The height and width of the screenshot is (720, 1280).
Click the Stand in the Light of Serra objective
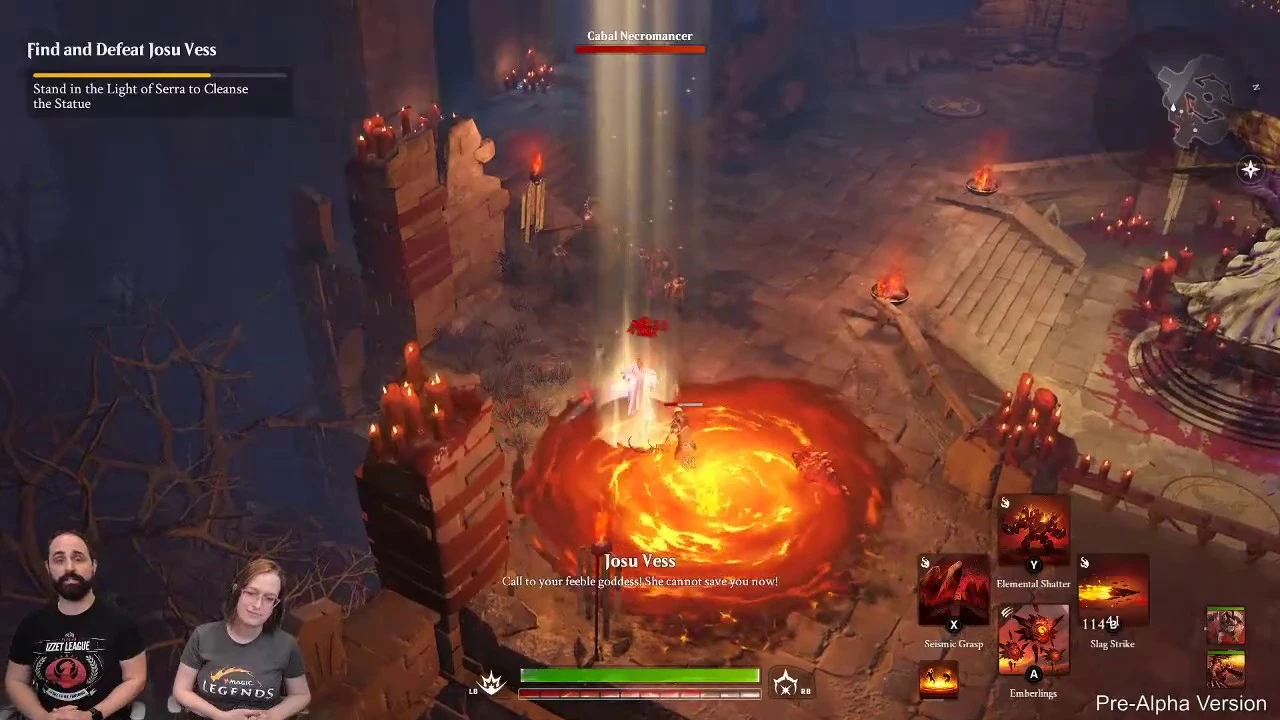[x=140, y=96]
